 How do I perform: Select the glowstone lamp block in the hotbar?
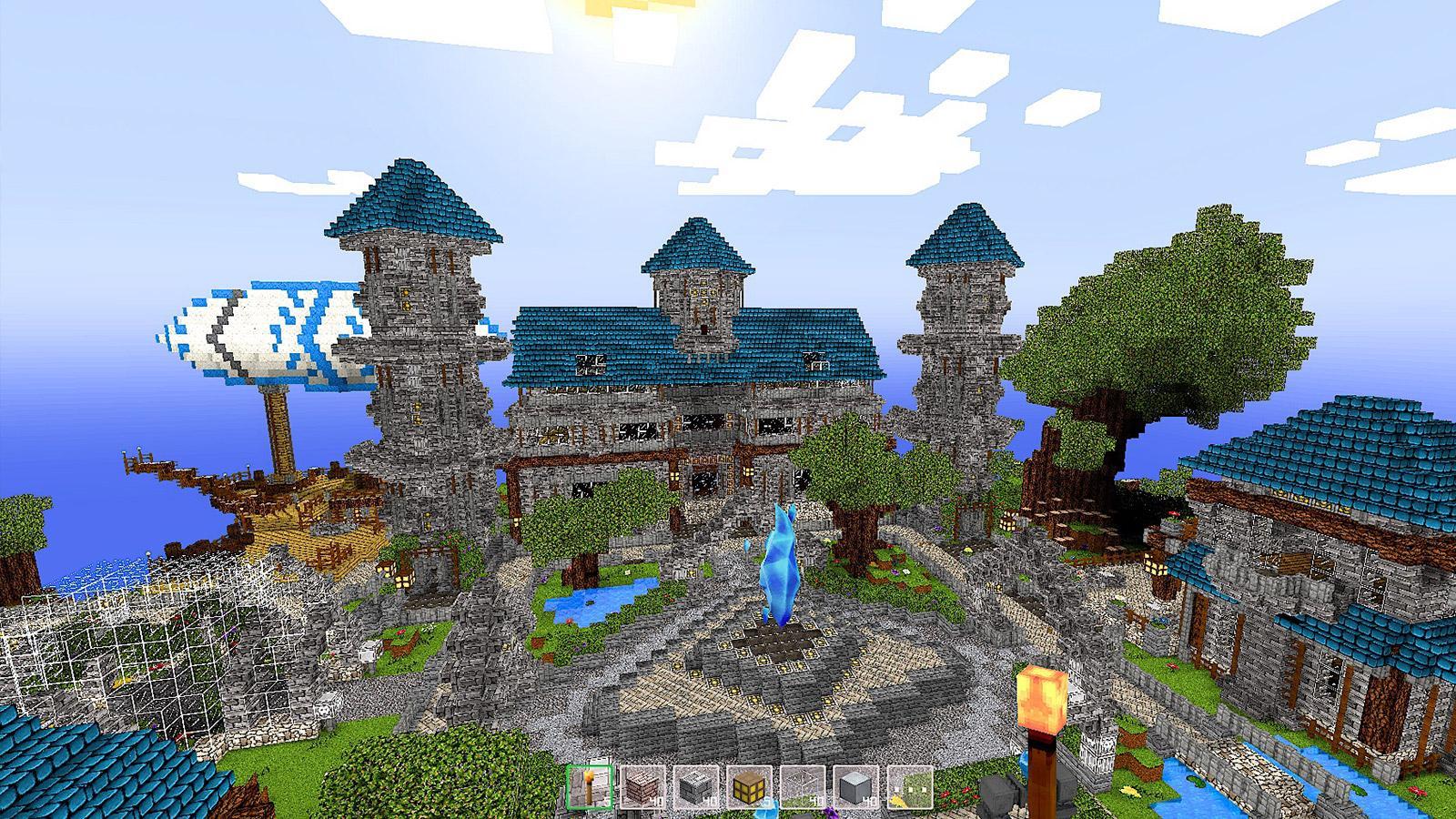[748, 785]
